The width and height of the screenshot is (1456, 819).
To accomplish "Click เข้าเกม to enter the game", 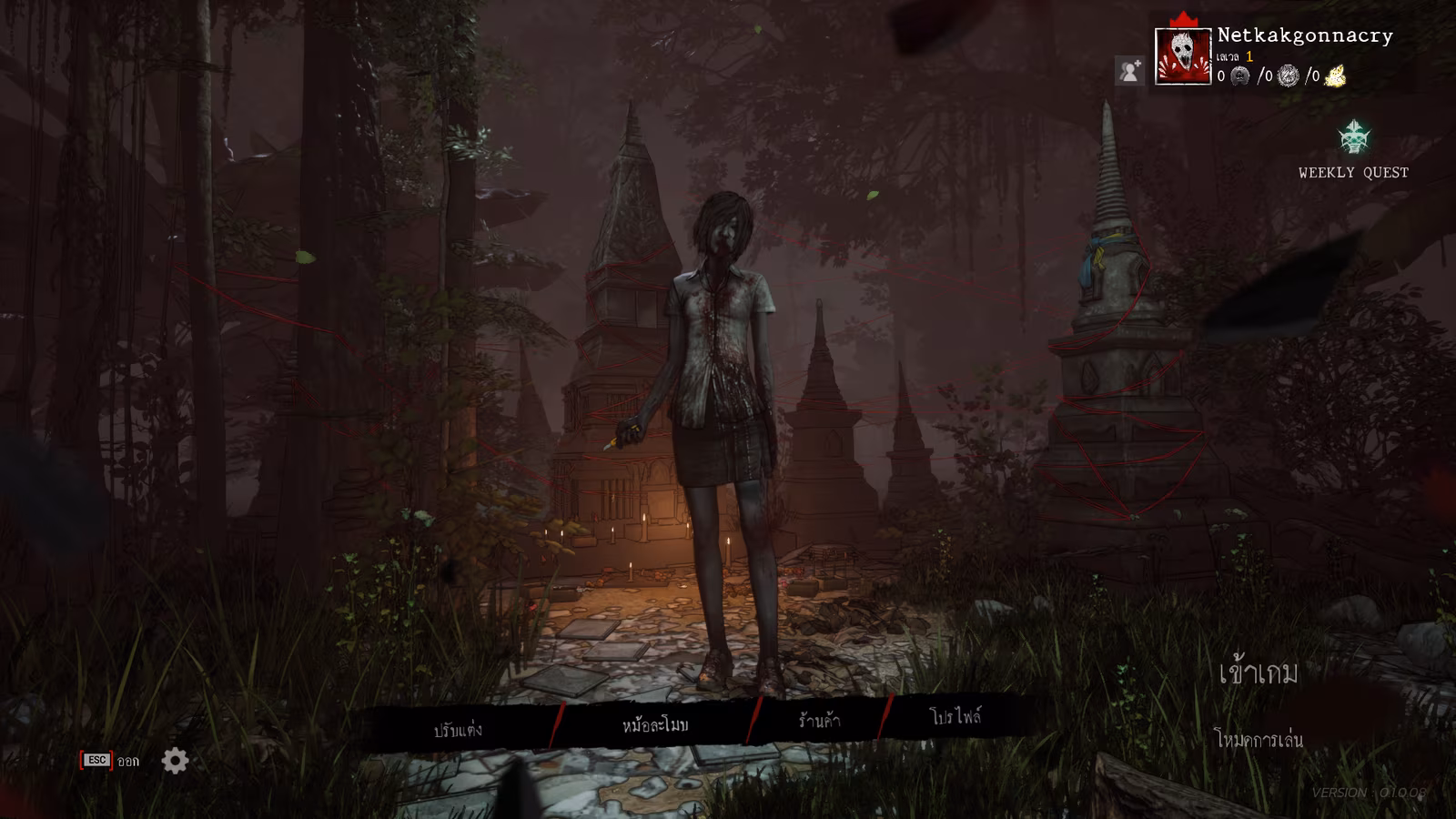I will (x=1259, y=673).
